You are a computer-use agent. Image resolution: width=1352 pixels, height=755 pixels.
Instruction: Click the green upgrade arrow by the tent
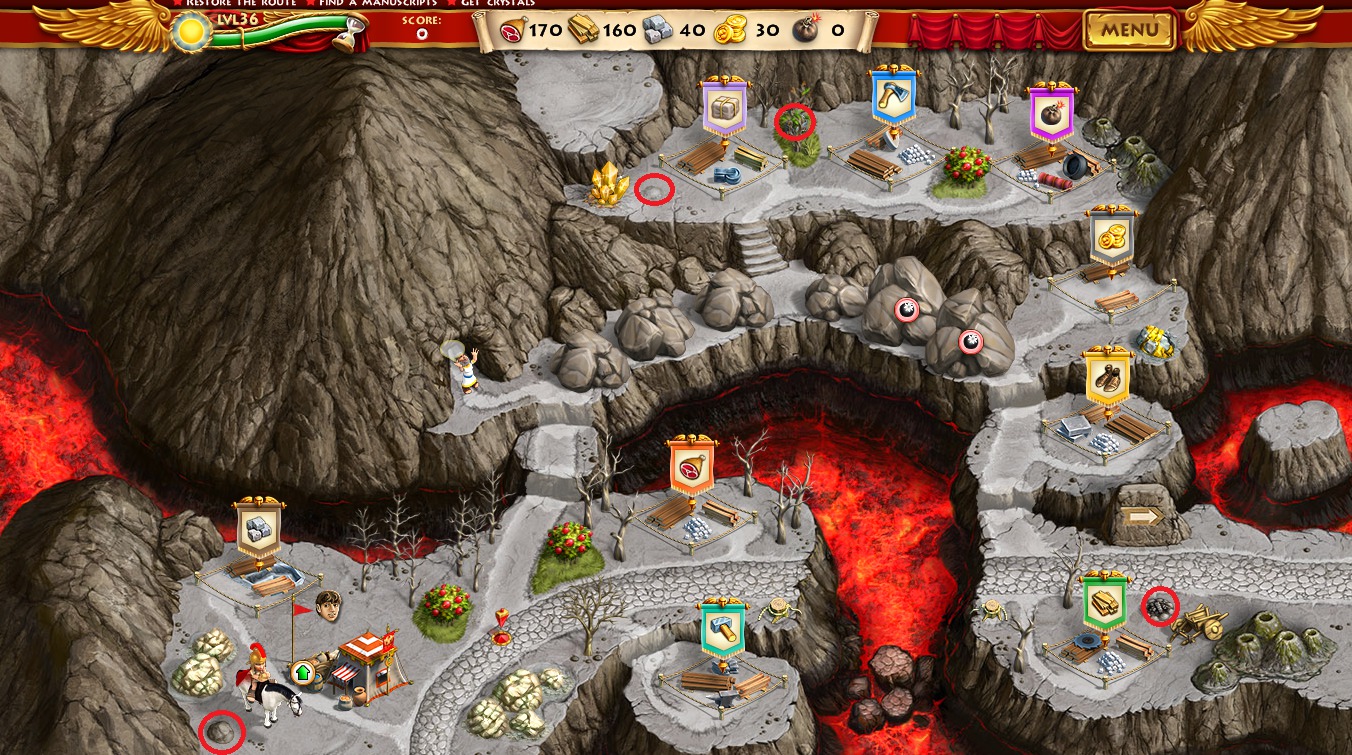point(302,671)
